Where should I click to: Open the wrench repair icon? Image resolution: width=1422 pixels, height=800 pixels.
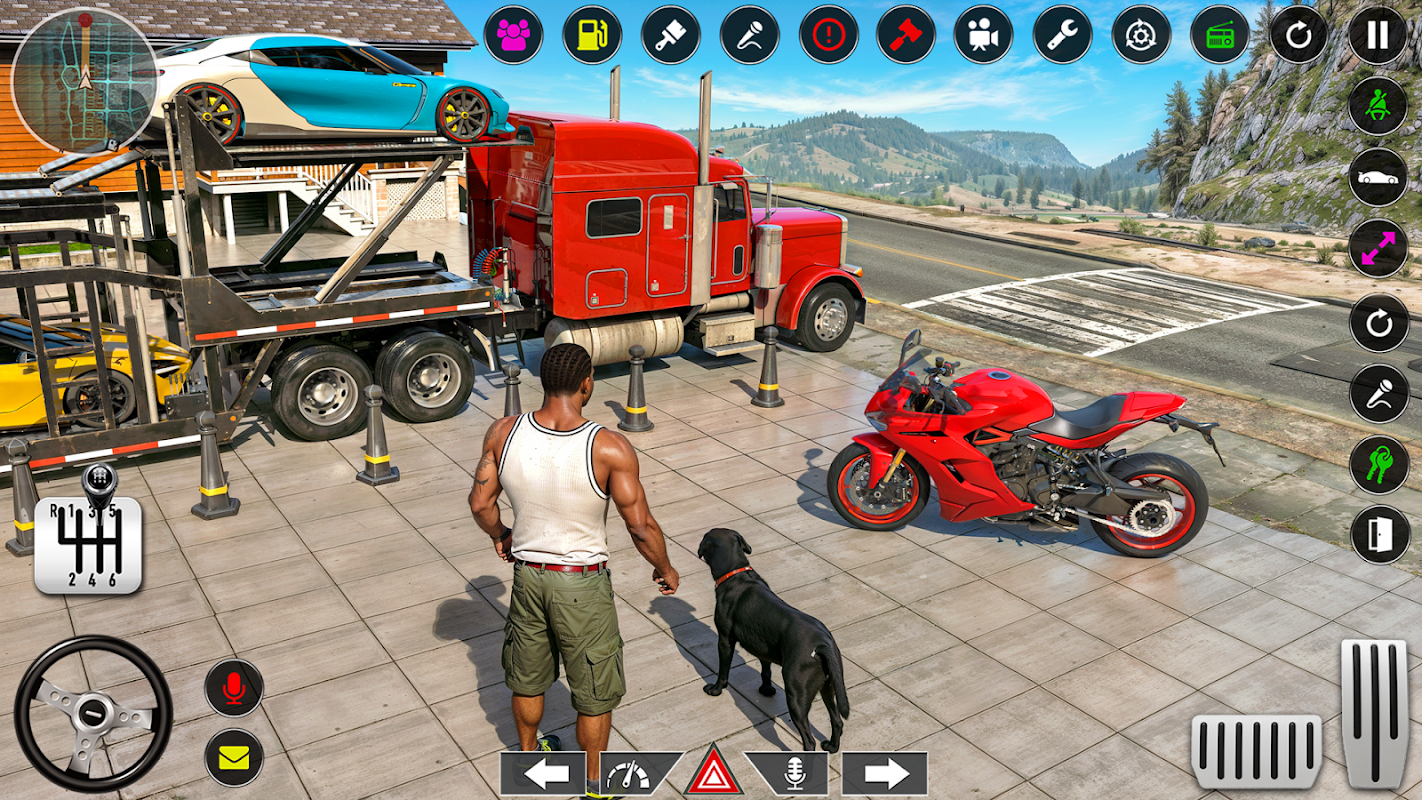point(1062,35)
